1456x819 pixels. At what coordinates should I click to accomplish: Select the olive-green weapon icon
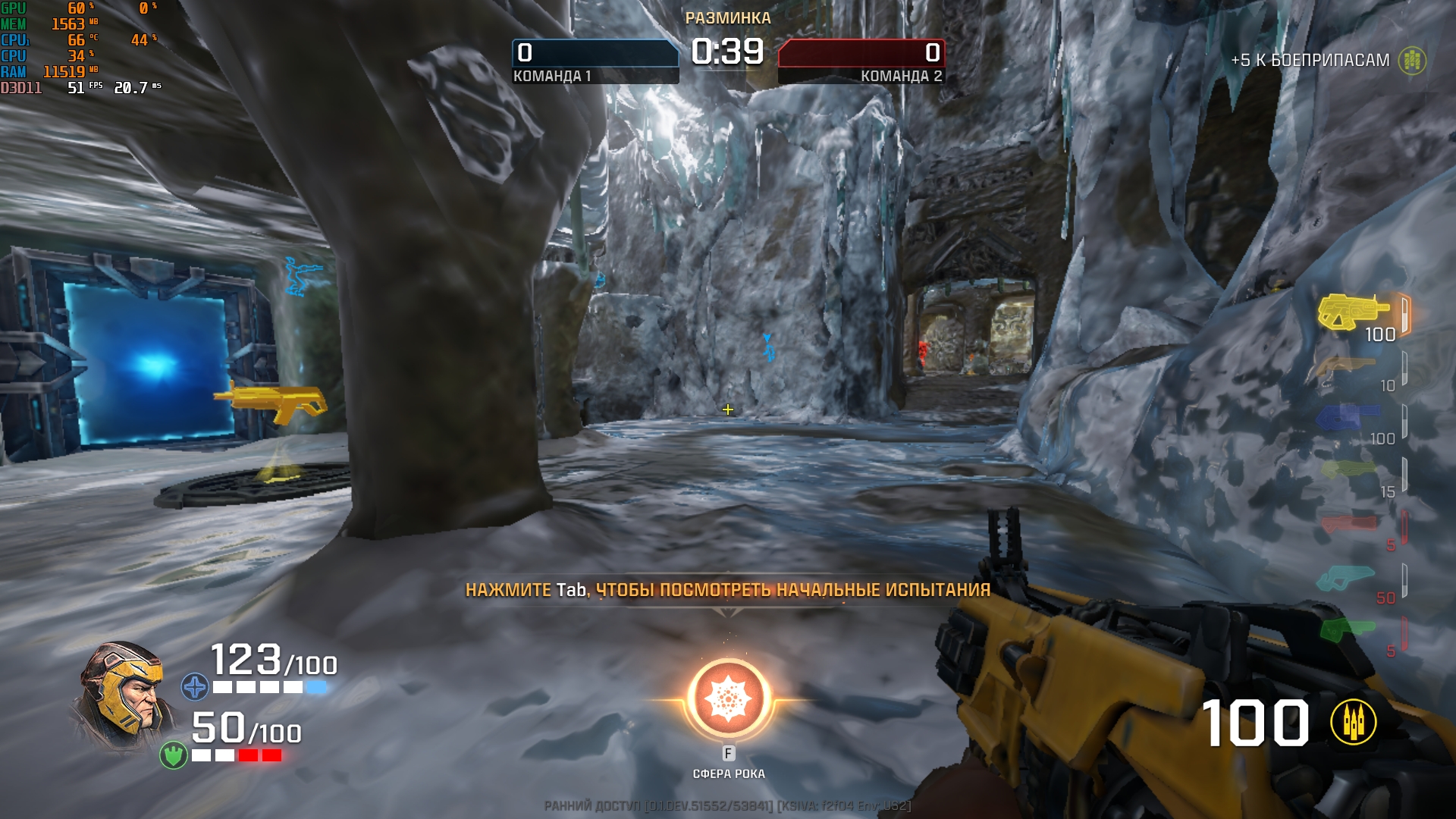click(1347, 470)
